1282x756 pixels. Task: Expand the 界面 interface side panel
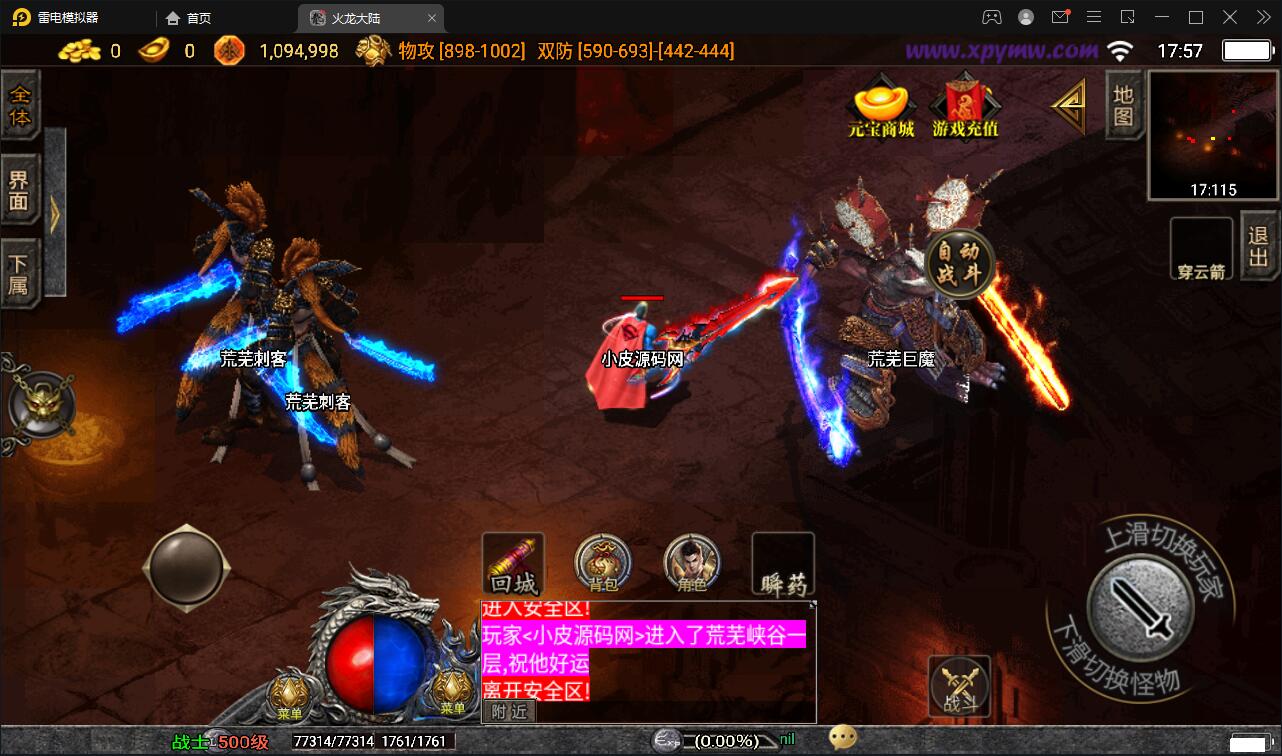(x=22, y=190)
